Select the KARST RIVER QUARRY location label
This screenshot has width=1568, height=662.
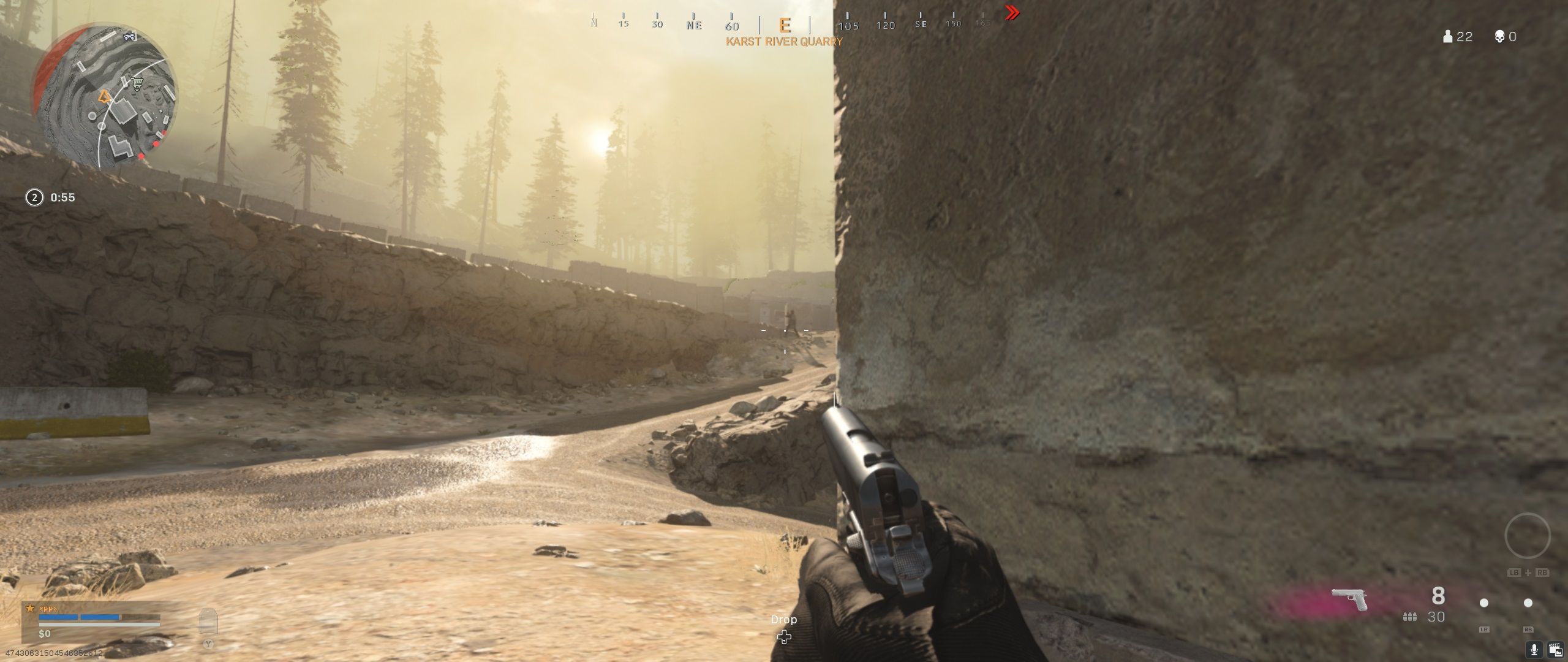coord(783,42)
